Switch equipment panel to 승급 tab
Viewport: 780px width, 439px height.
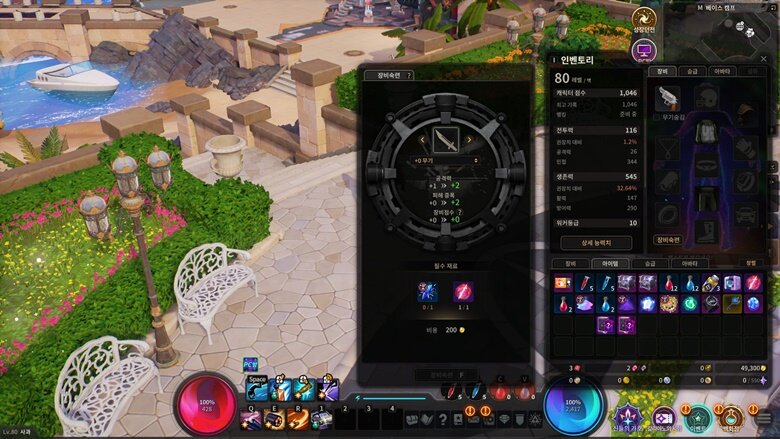[x=692, y=71]
